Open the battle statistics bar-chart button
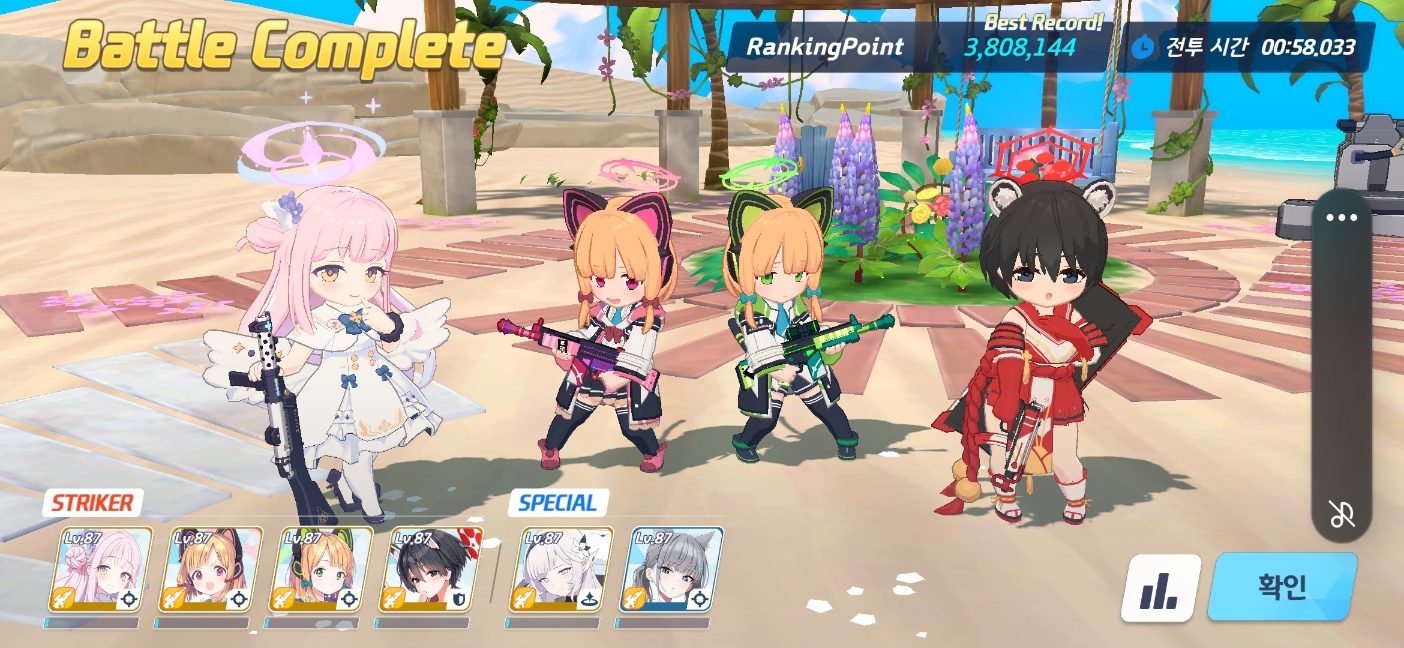Viewport: 1404px width, 648px height. 1161,589
